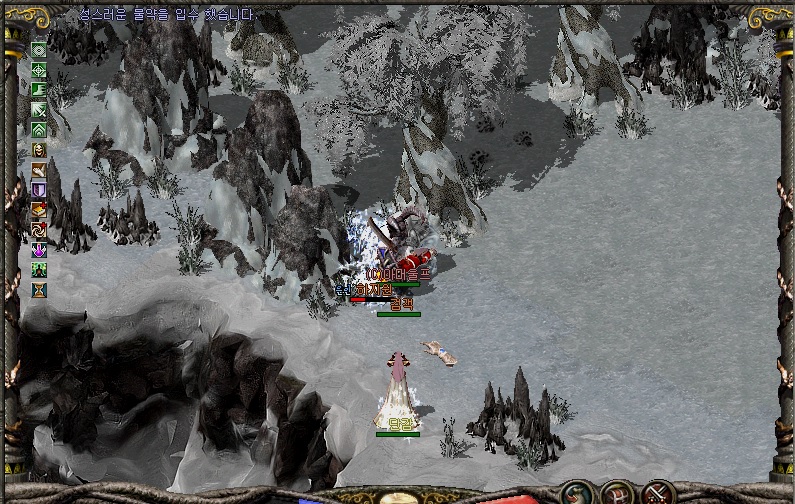This screenshot has height=504, width=795.
Task: Select the green upward chevrons icon
Action: [39, 130]
